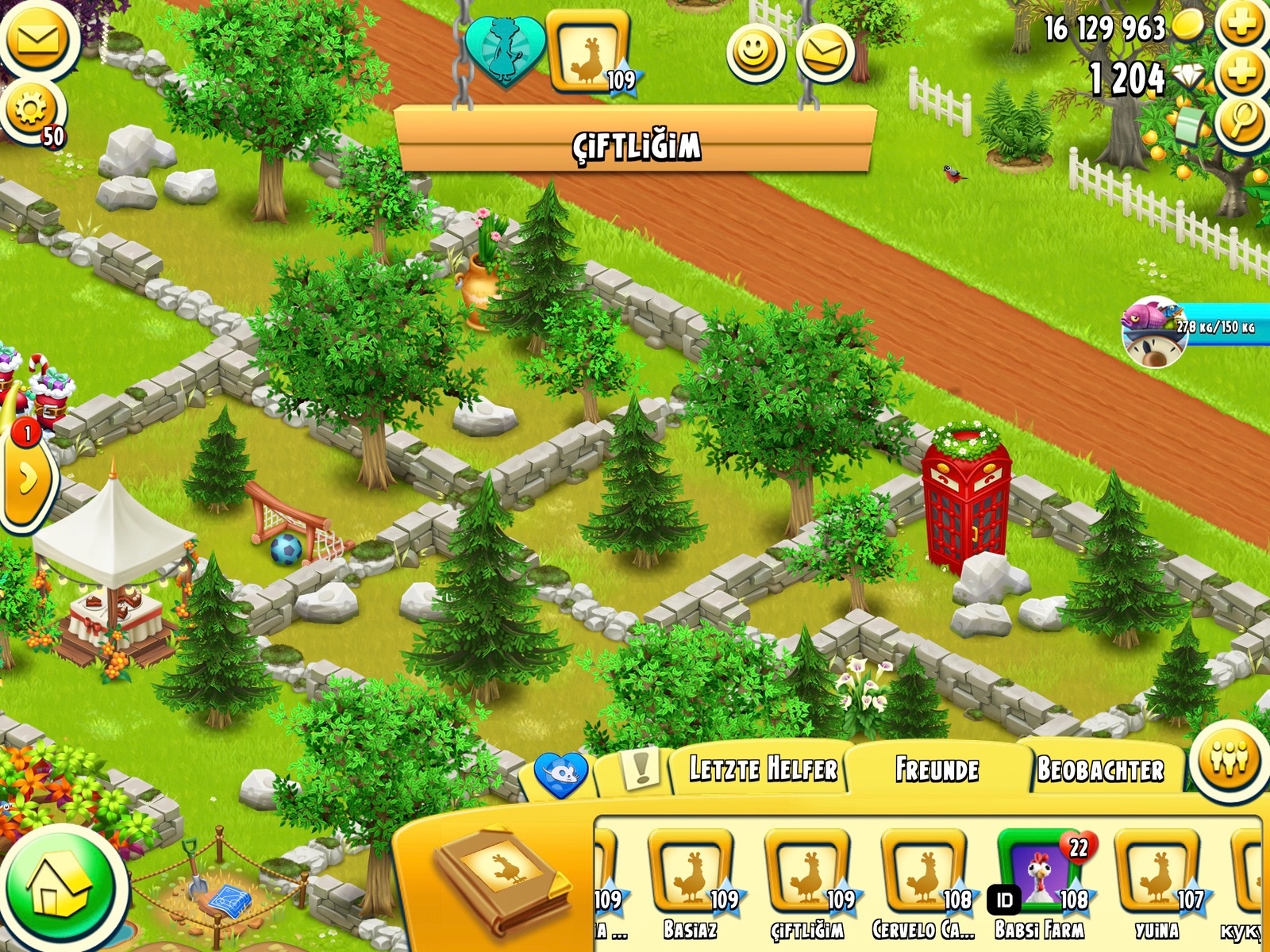Add more coins with the plus button

click(x=1242, y=24)
